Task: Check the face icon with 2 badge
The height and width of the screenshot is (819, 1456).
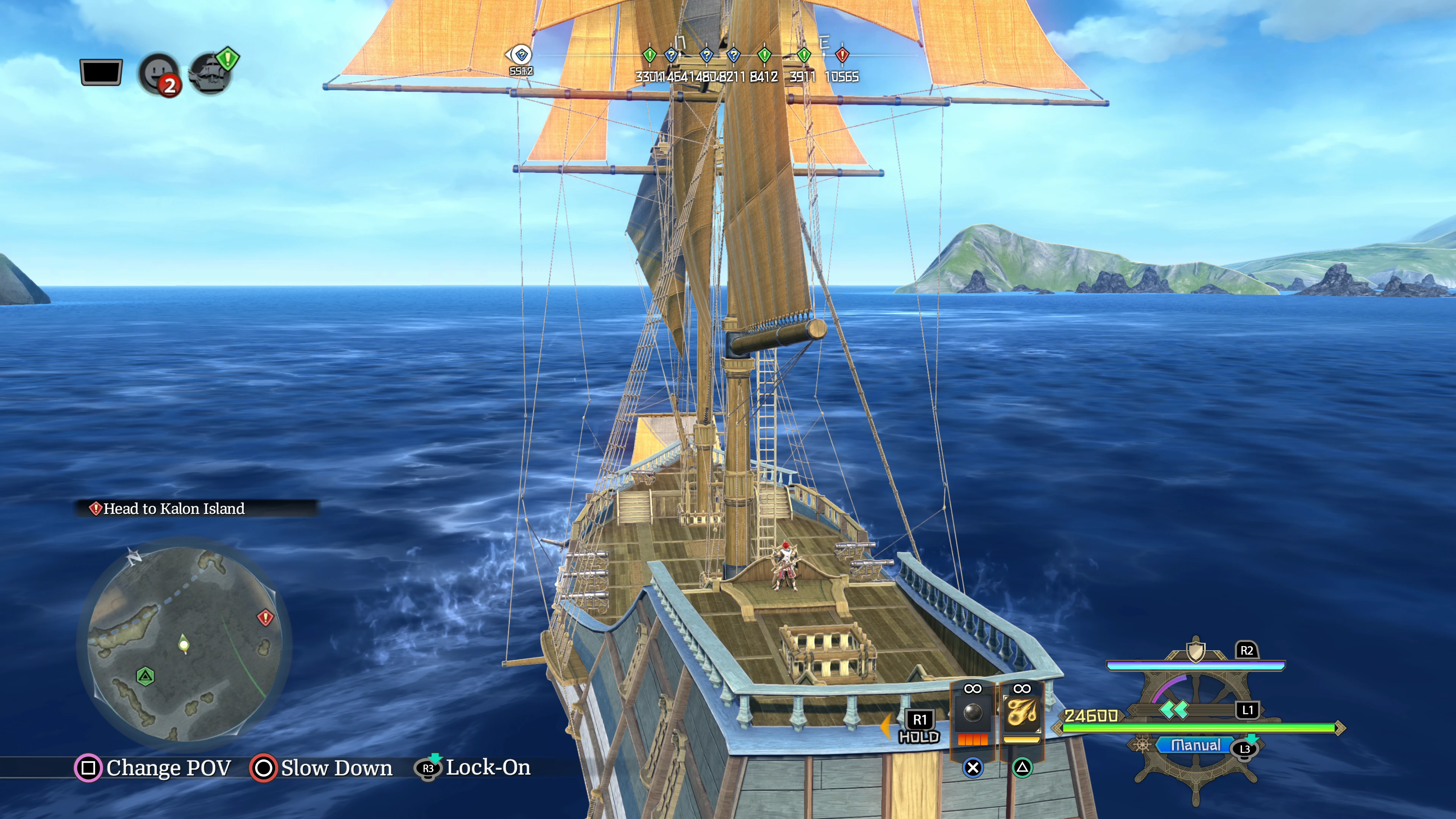Action: 159,74
